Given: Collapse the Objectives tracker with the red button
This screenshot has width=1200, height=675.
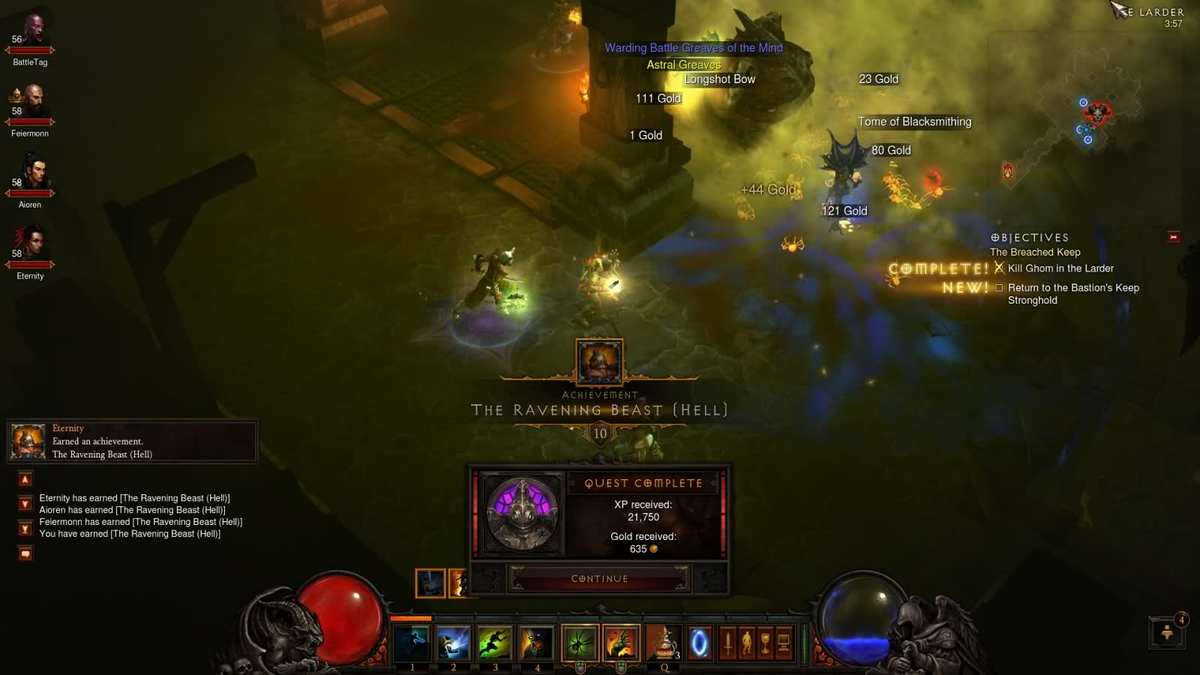Looking at the screenshot, I should pos(1173,238).
